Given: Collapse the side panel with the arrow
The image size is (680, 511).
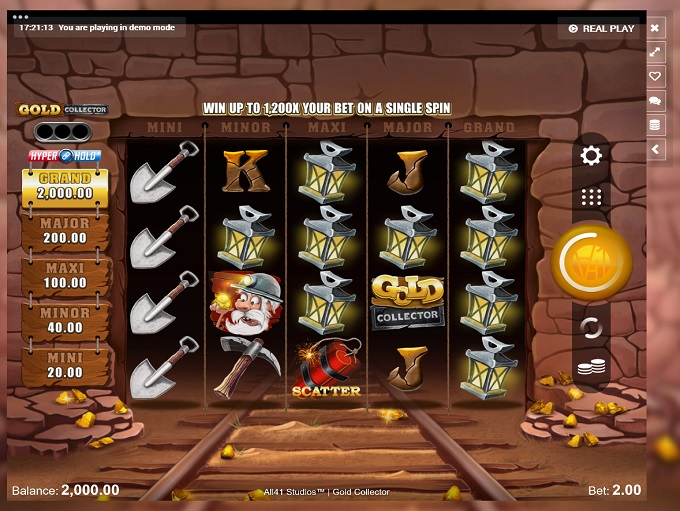Looking at the screenshot, I should 656,149.
